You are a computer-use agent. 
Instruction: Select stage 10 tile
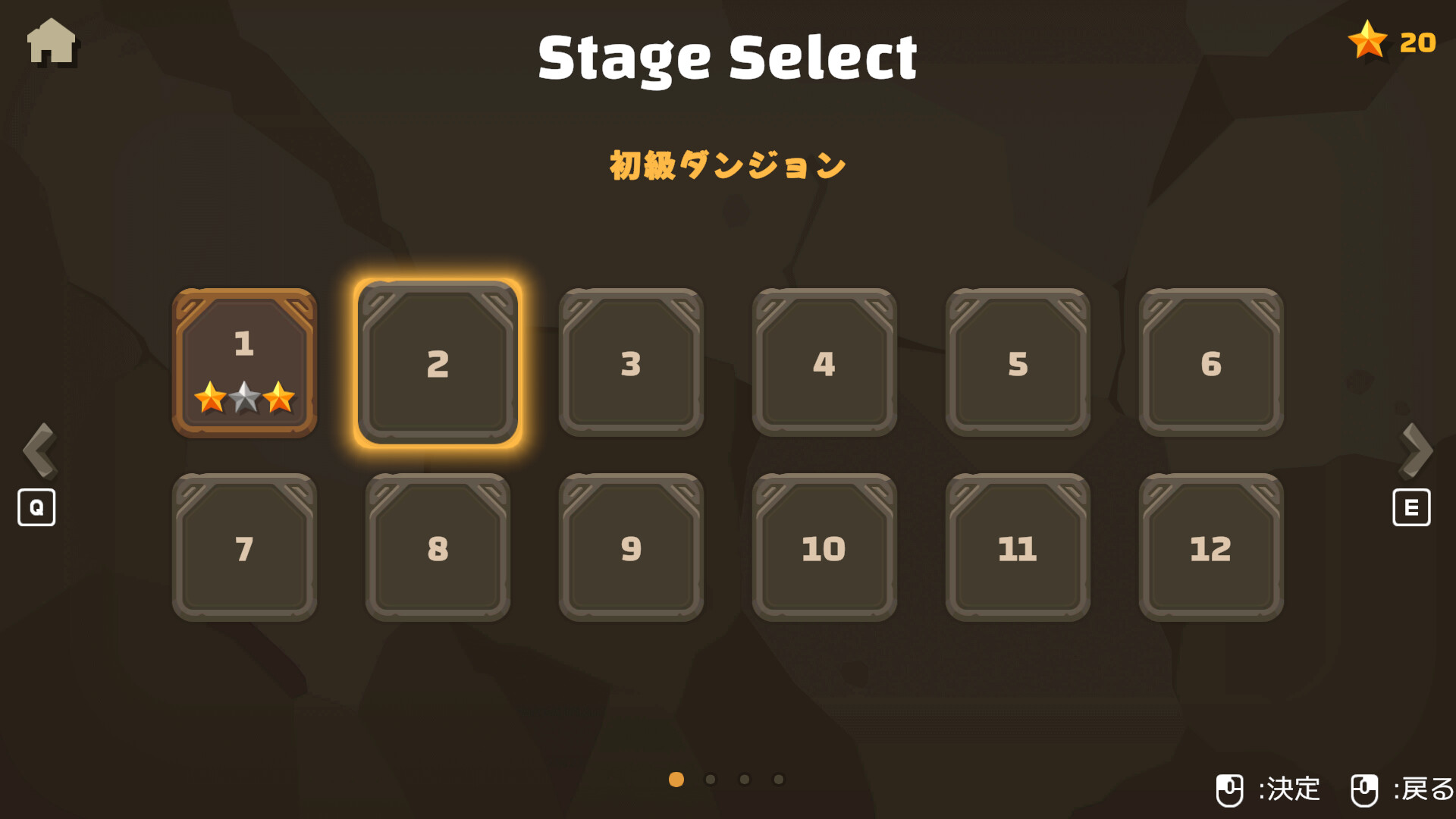pyautogui.click(x=824, y=548)
